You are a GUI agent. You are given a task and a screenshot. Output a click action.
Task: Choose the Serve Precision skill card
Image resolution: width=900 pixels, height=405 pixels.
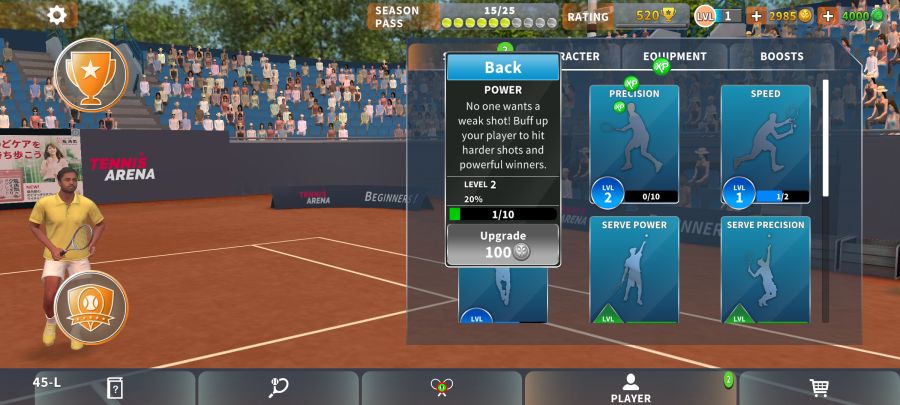pyautogui.click(x=765, y=270)
